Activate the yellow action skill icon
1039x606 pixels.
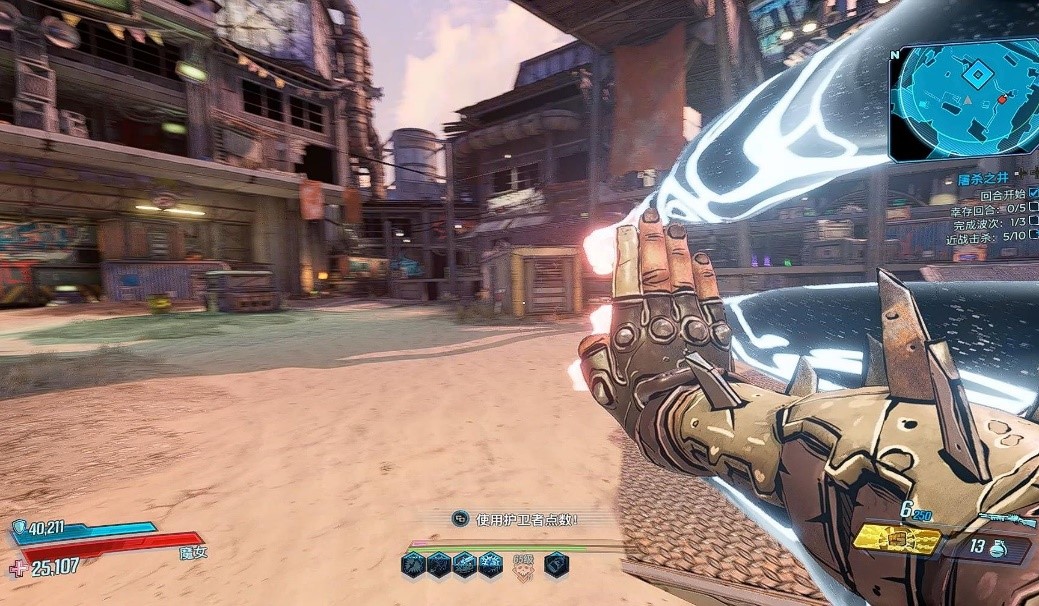pyautogui.click(x=896, y=540)
